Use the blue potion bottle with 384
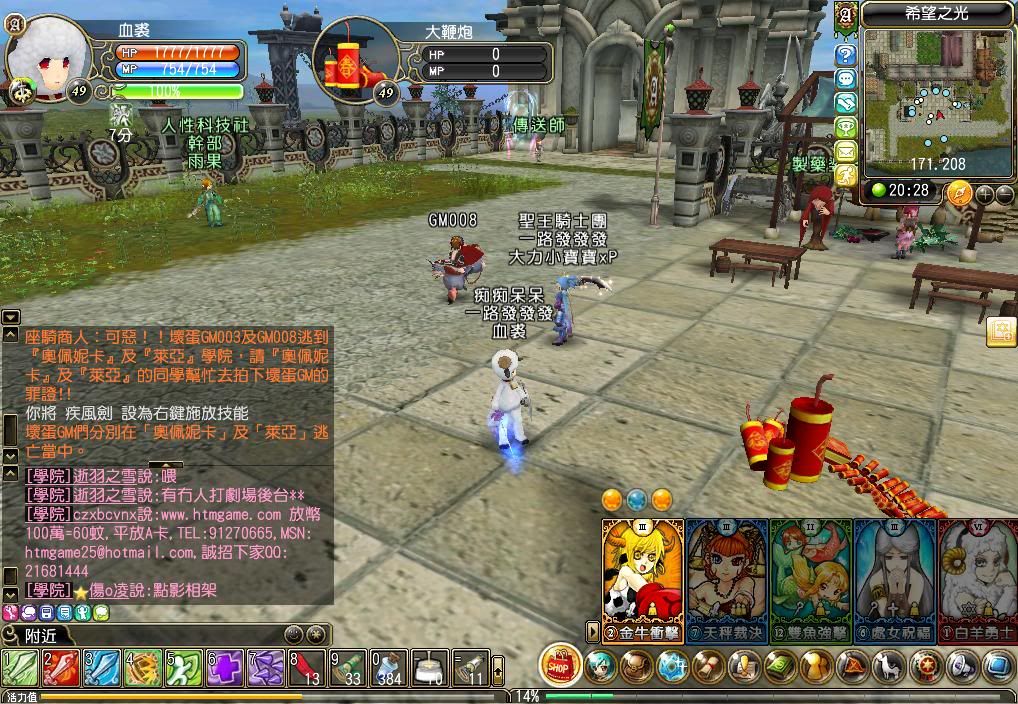 click(390, 666)
